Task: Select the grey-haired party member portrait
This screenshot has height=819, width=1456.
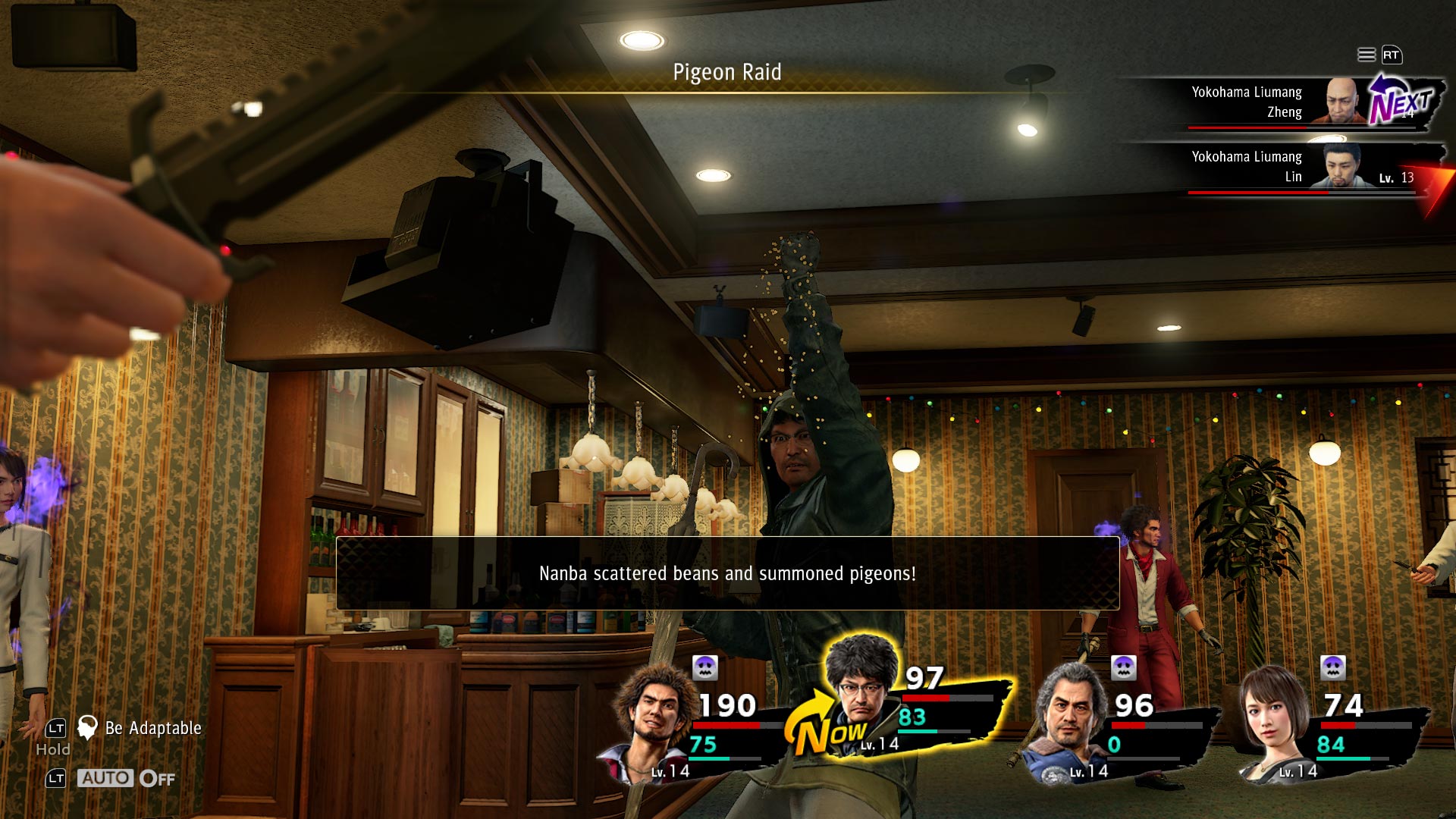Action: click(1069, 720)
